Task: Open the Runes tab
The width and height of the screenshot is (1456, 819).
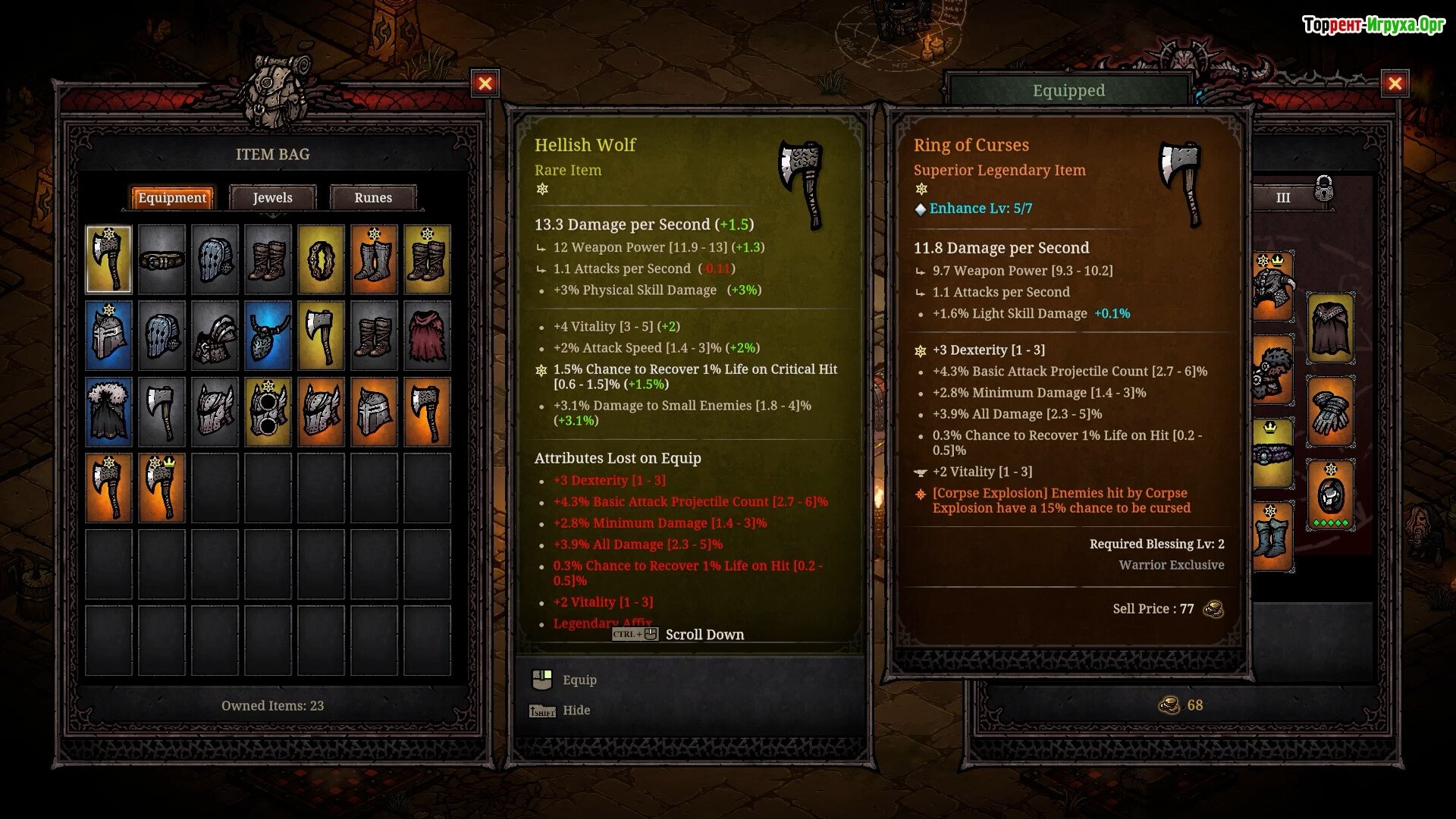Action: pyautogui.click(x=373, y=198)
